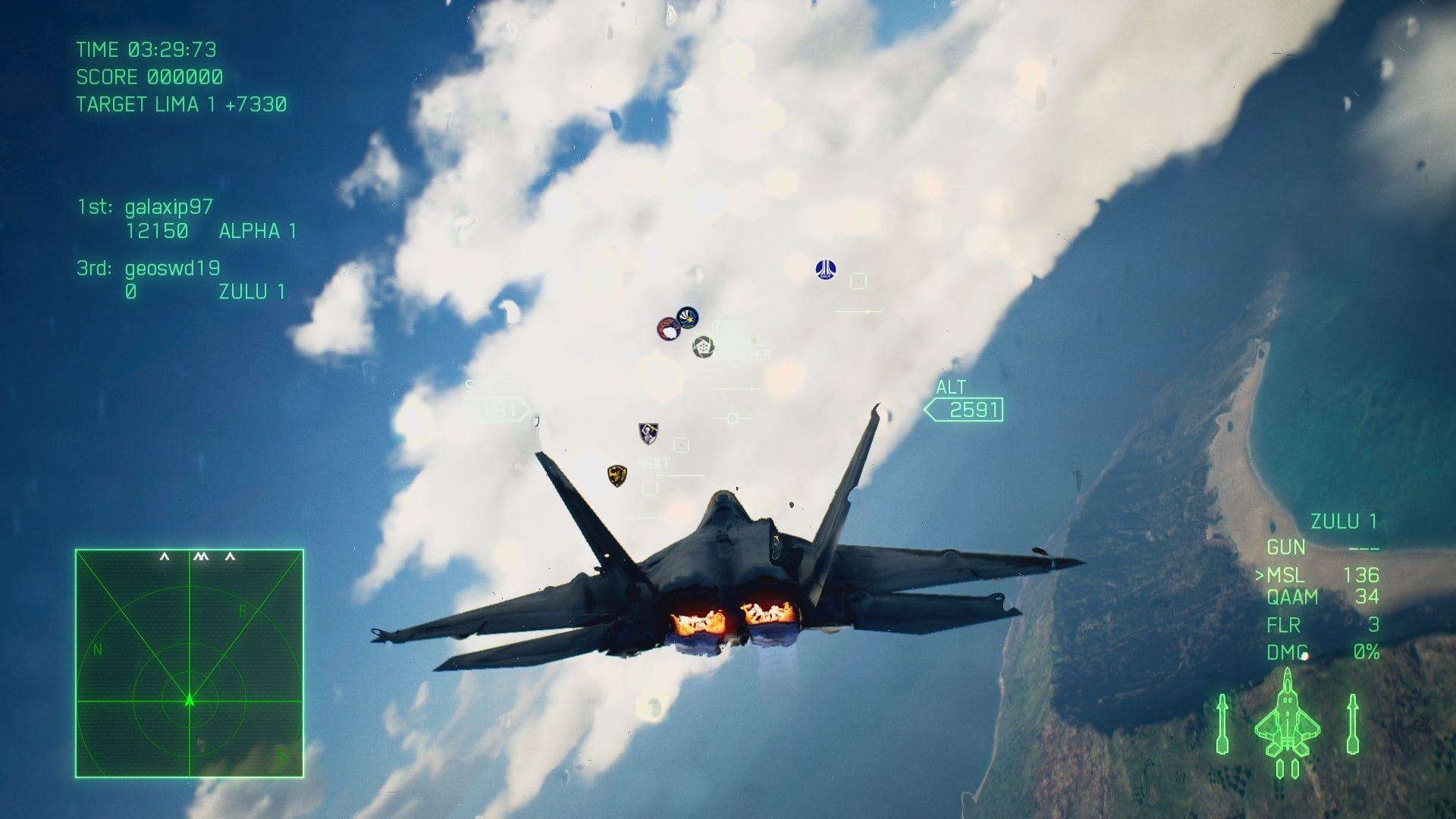
Task: Click the TARGET LIMA 1 label
Action: (182, 105)
